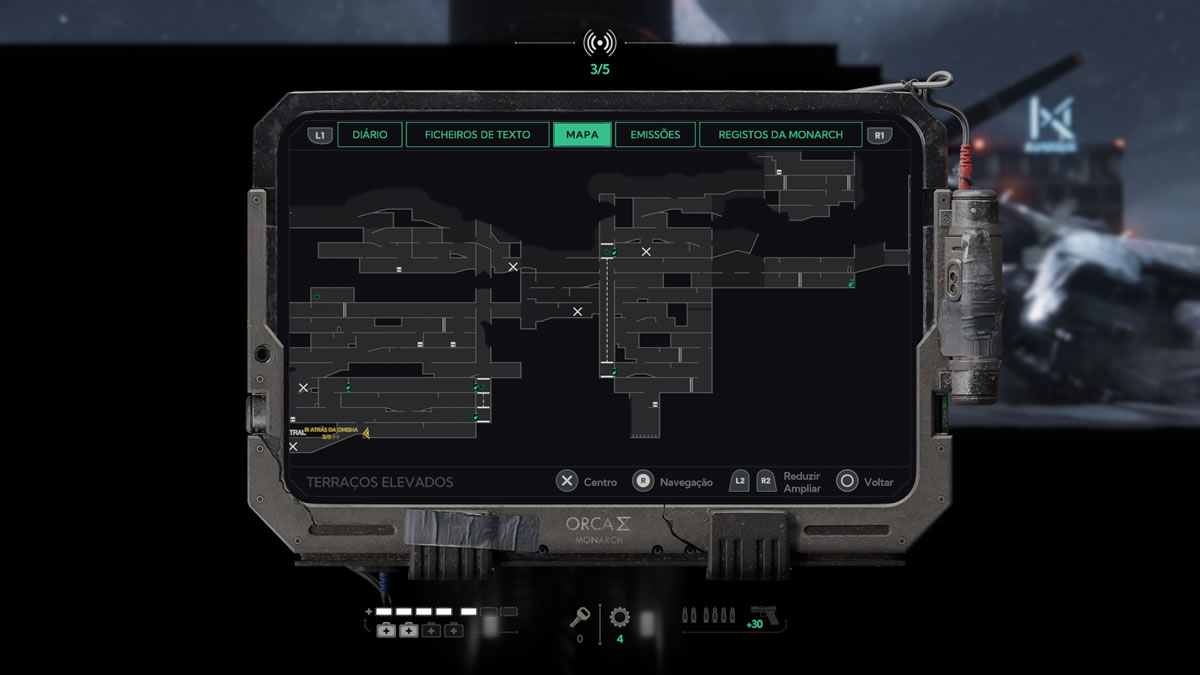Select the Mapa tab
1200x675 pixels.
click(582, 135)
